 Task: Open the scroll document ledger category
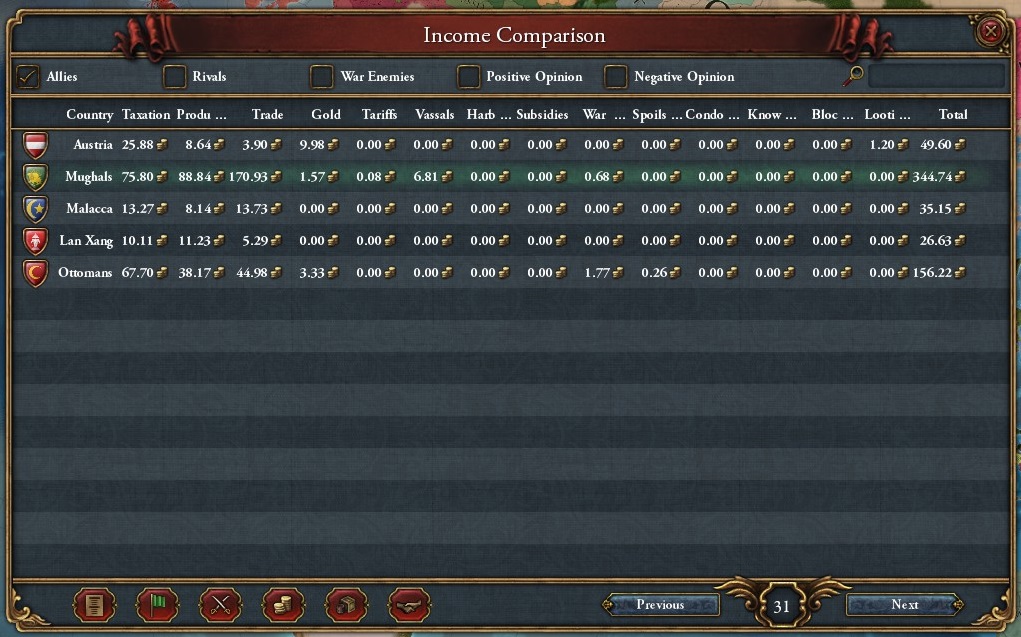click(95, 605)
